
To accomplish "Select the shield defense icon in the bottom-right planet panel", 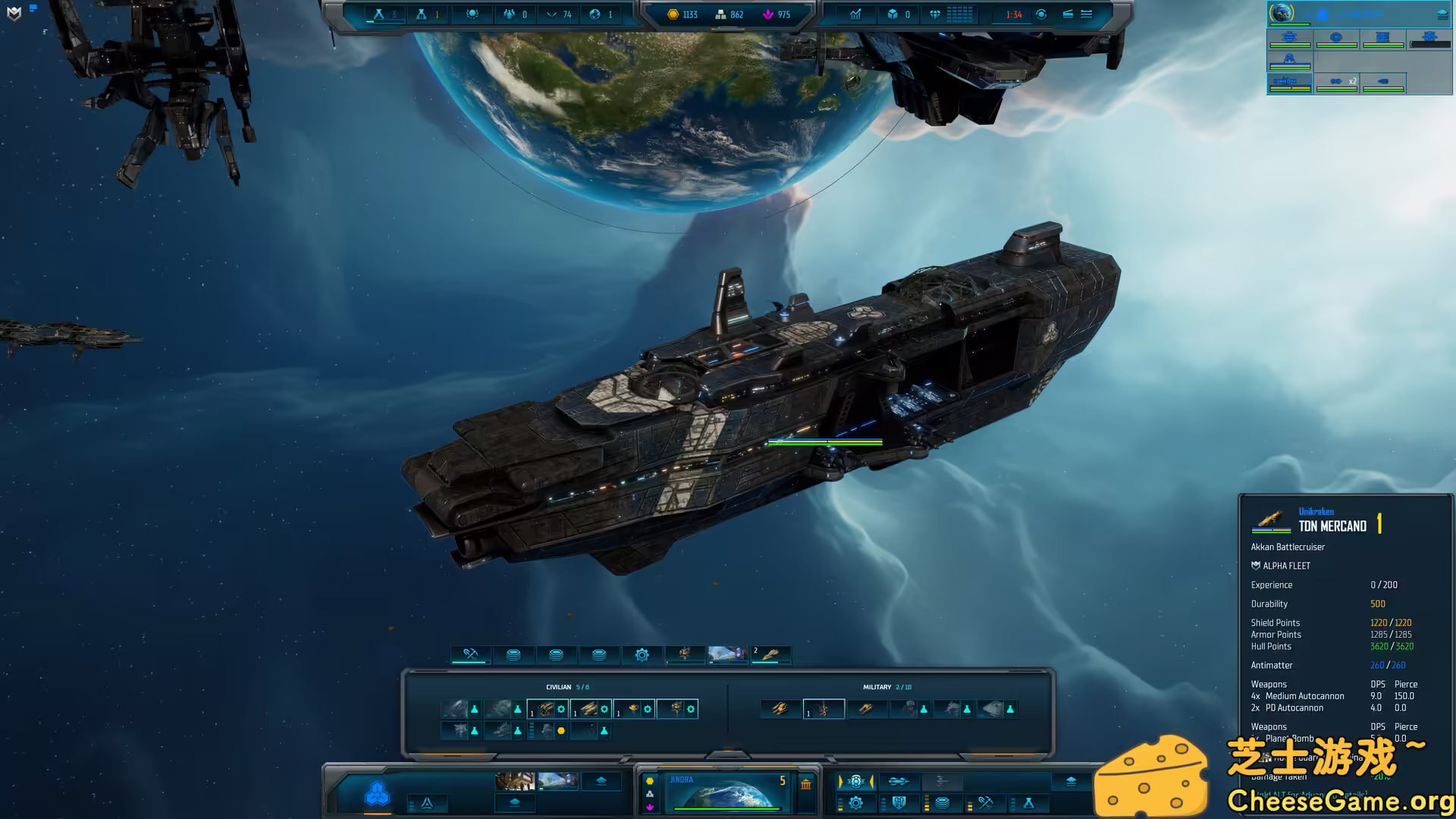I will coord(899,802).
